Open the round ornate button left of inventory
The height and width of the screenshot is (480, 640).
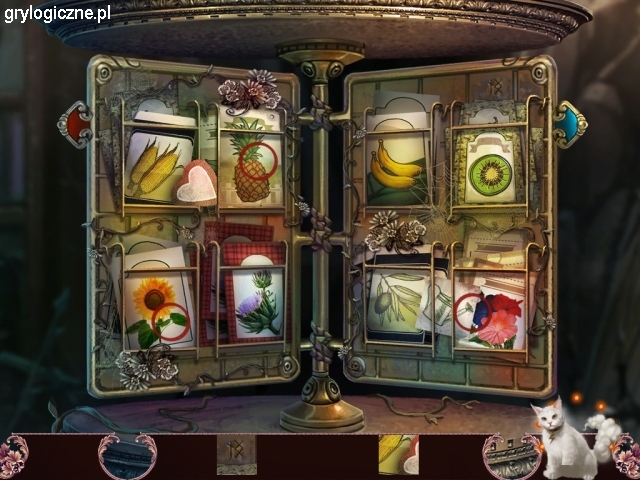pos(127,457)
